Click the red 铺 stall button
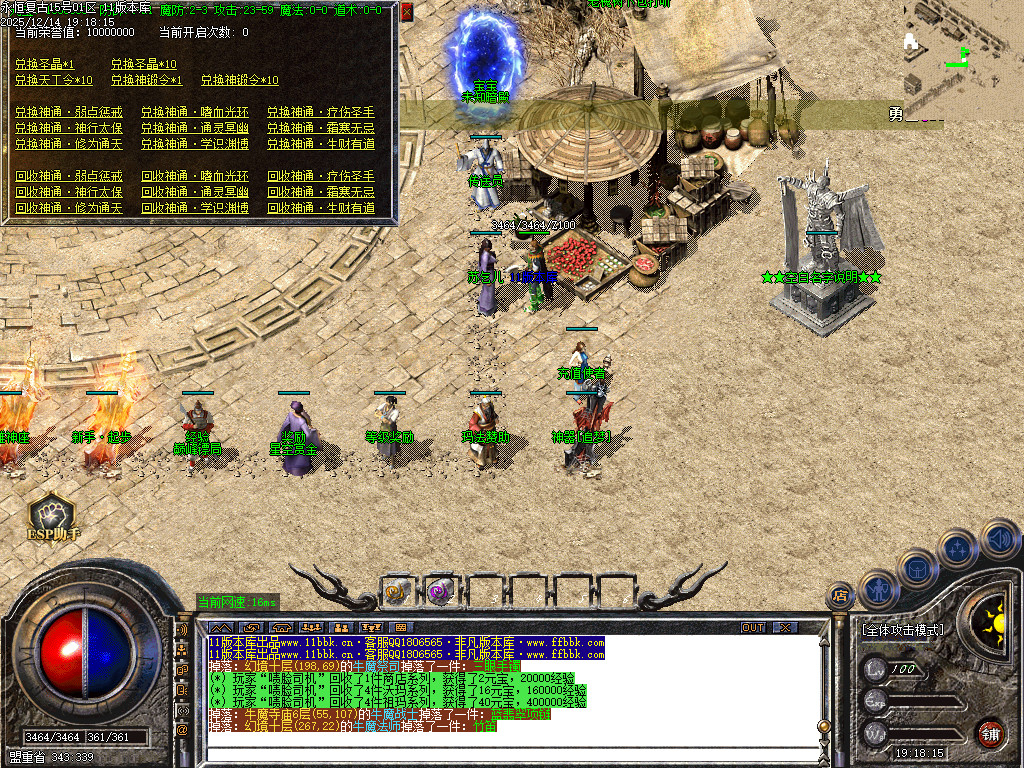The width and height of the screenshot is (1024, 768). point(990,734)
